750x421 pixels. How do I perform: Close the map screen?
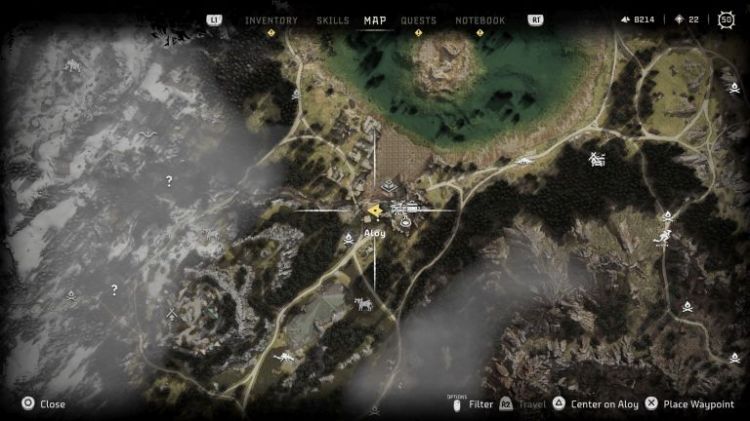(x=44, y=404)
